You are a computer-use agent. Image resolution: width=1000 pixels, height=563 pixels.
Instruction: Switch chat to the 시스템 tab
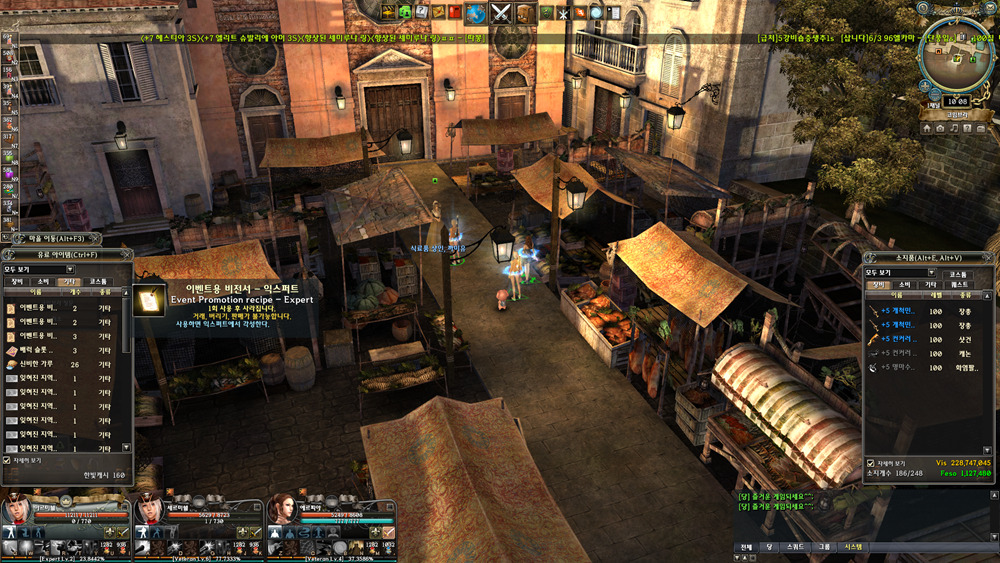pyautogui.click(x=852, y=547)
